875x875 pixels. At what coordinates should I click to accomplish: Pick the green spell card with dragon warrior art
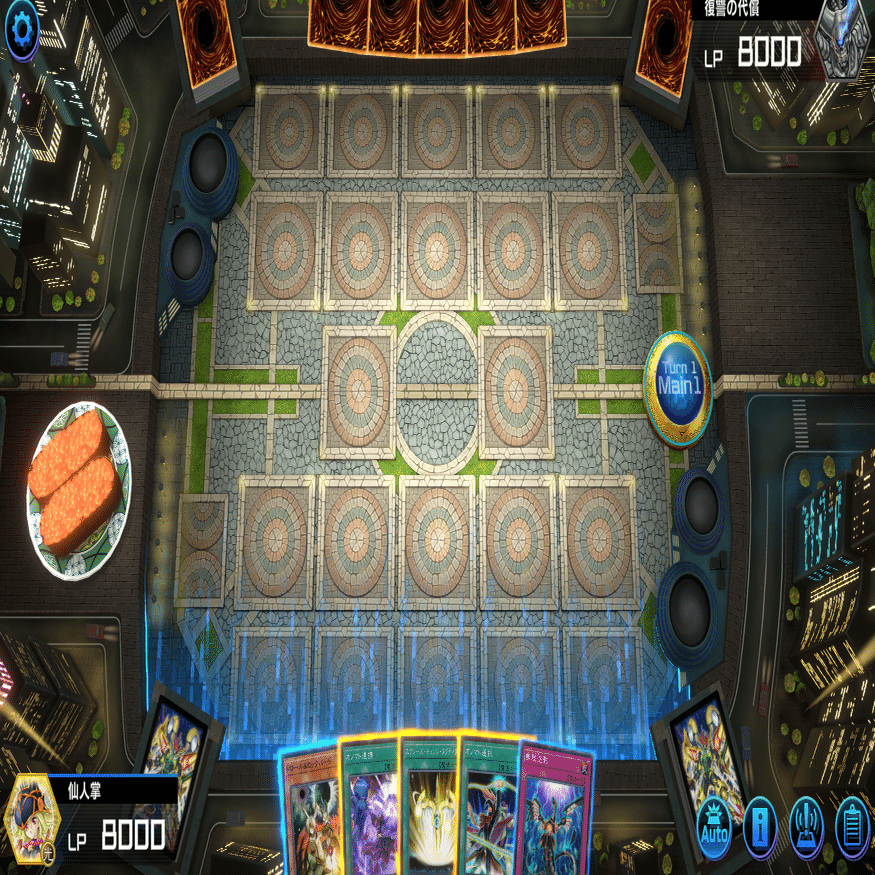pyautogui.click(x=489, y=812)
